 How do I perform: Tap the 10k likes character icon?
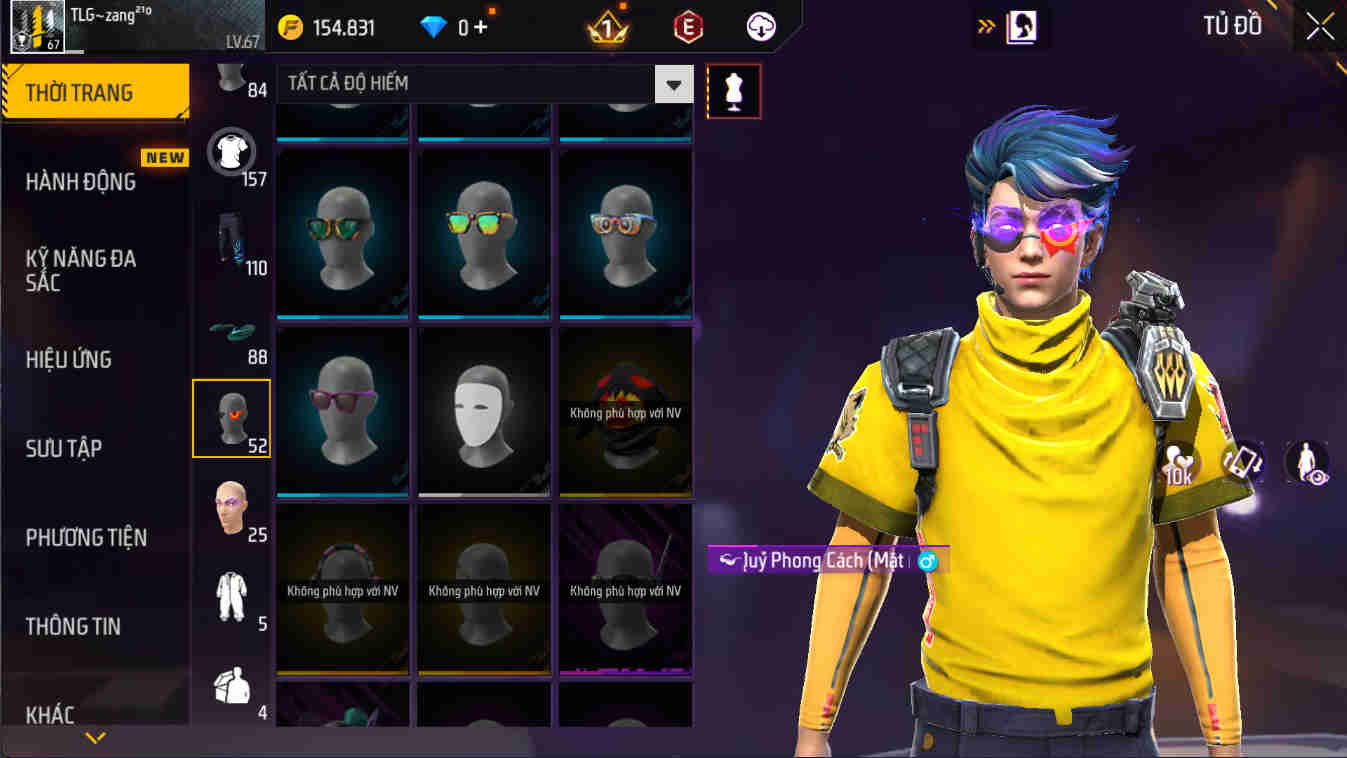(1178, 460)
